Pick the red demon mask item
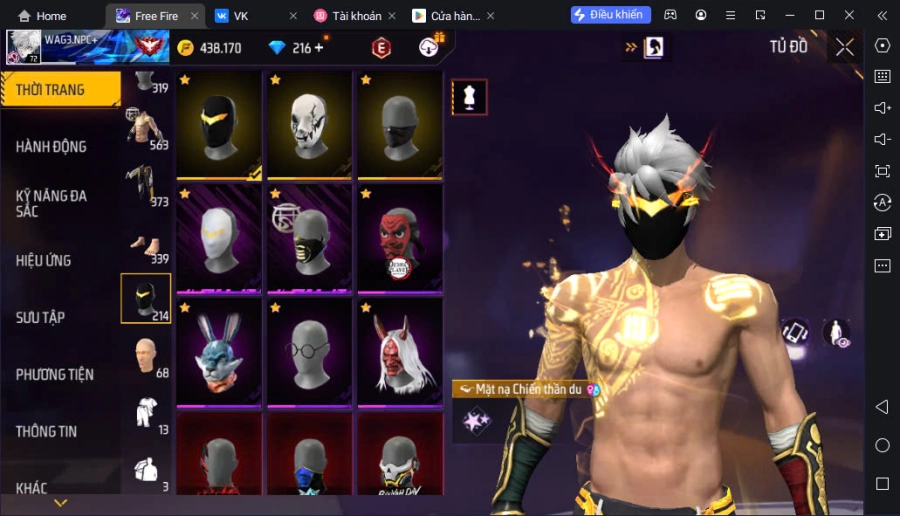This screenshot has width=900, height=516. 400,238
